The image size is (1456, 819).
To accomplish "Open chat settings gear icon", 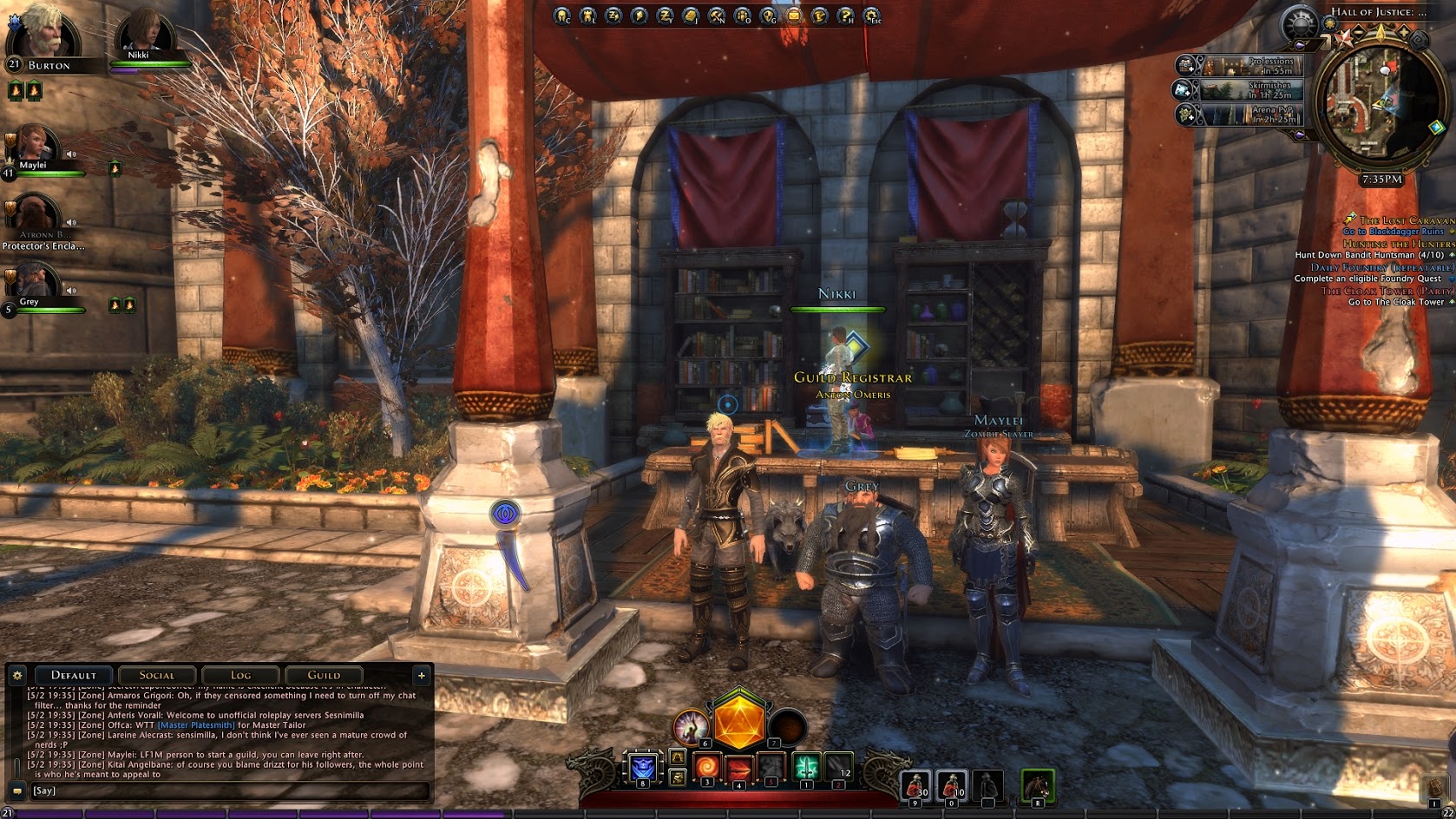I will (16, 675).
